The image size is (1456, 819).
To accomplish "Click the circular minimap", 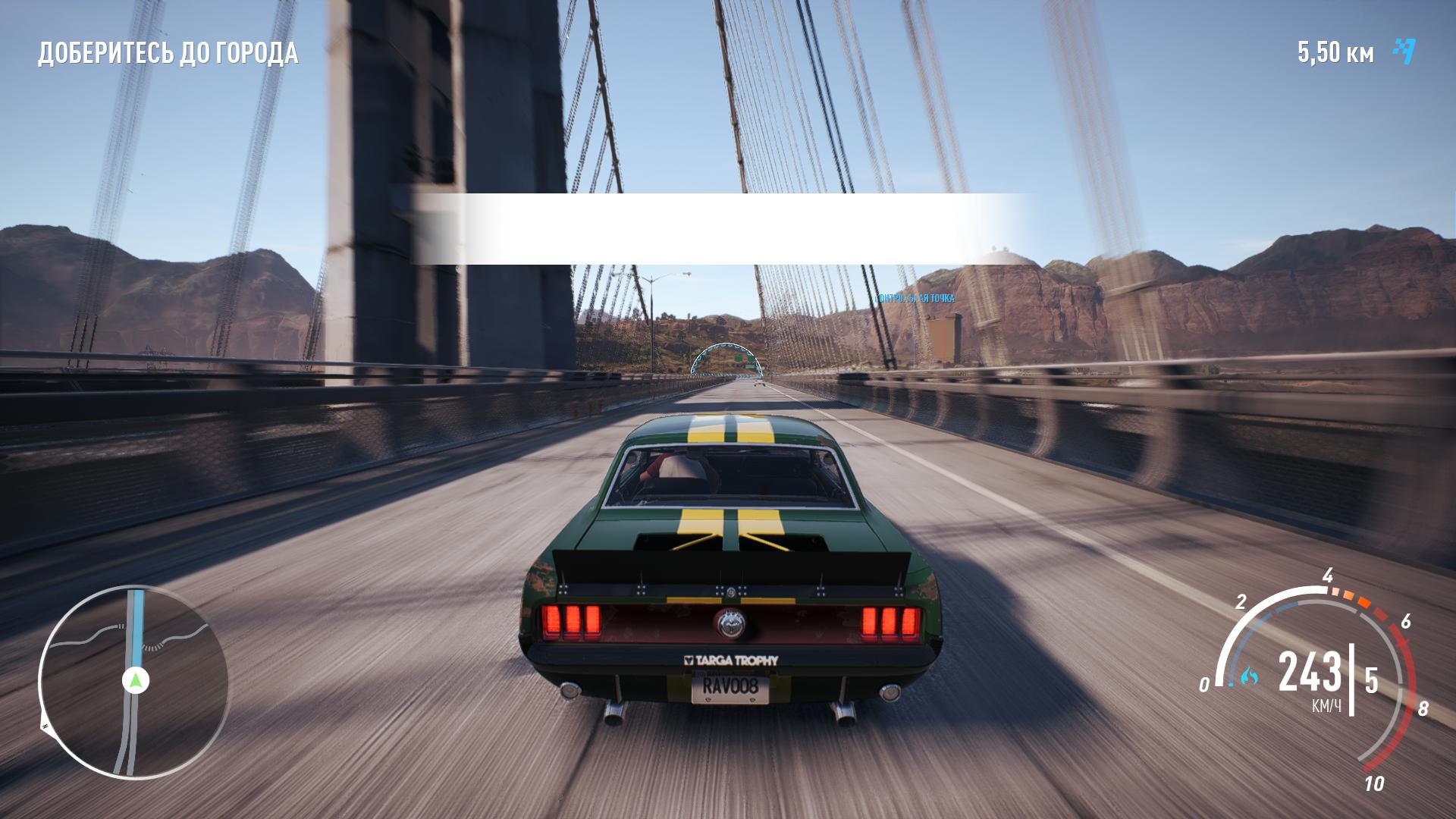I will coord(133,682).
